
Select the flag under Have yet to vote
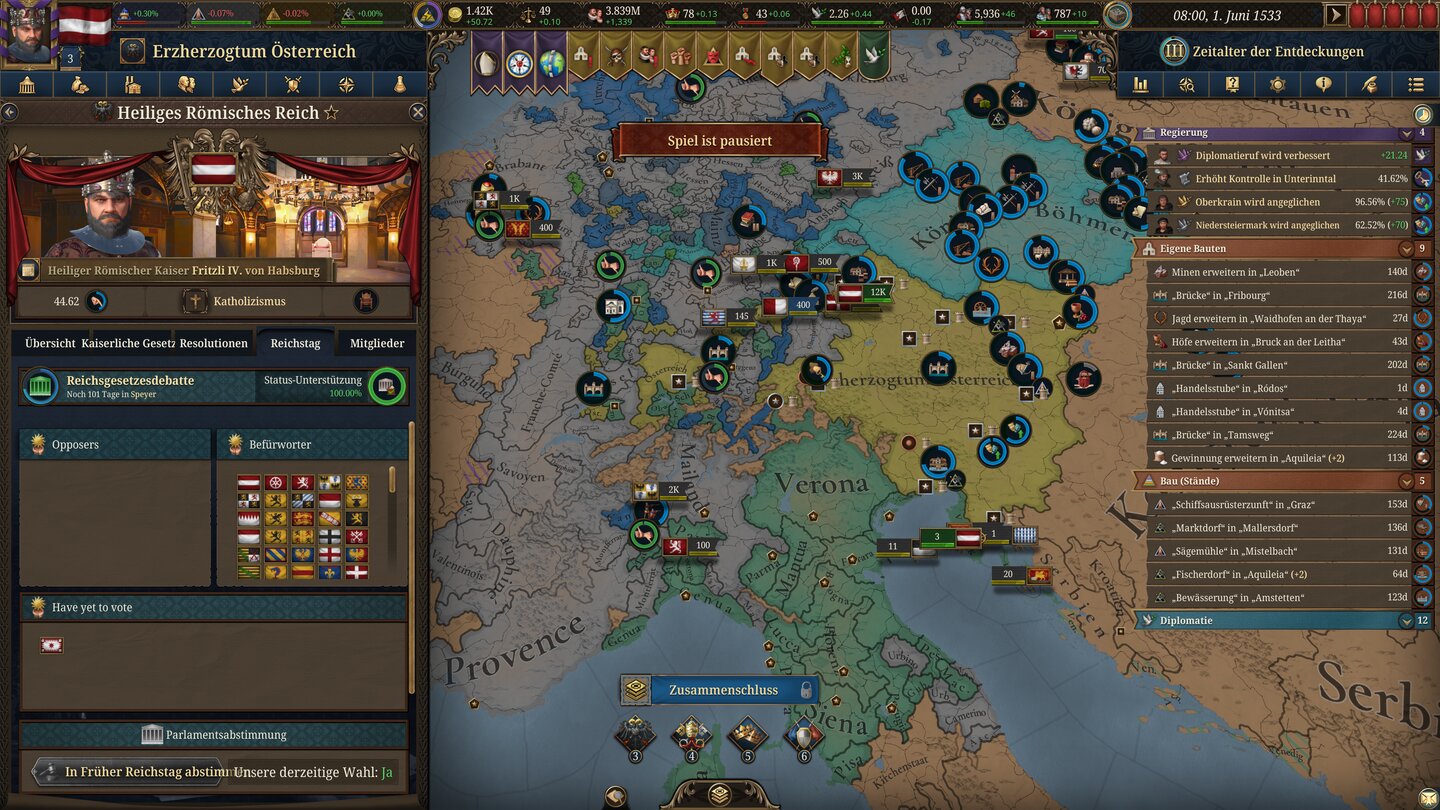(51, 645)
